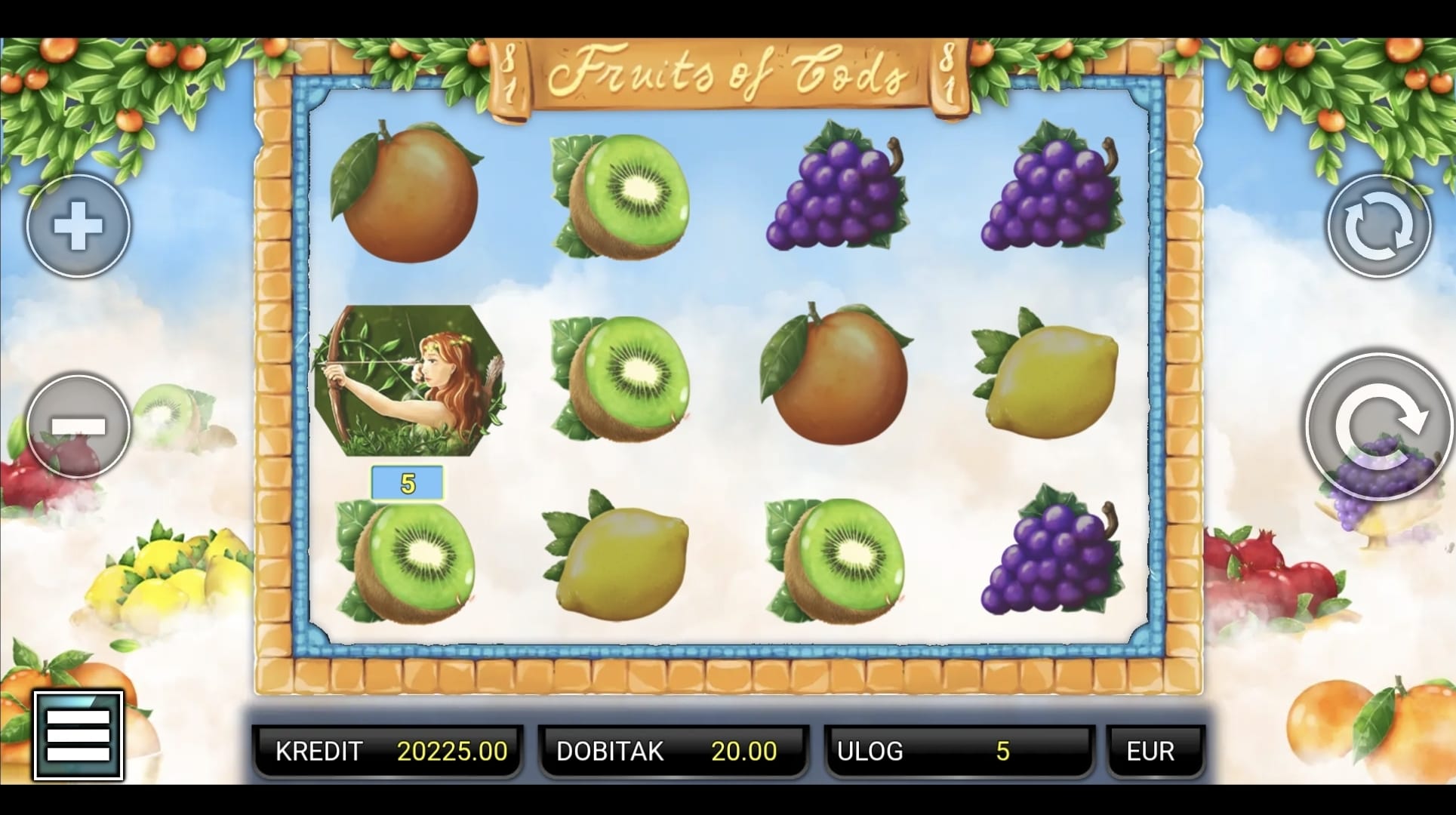Increase the bet with the plus button
This screenshot has height=815, width=1456.
click(78, 226)
